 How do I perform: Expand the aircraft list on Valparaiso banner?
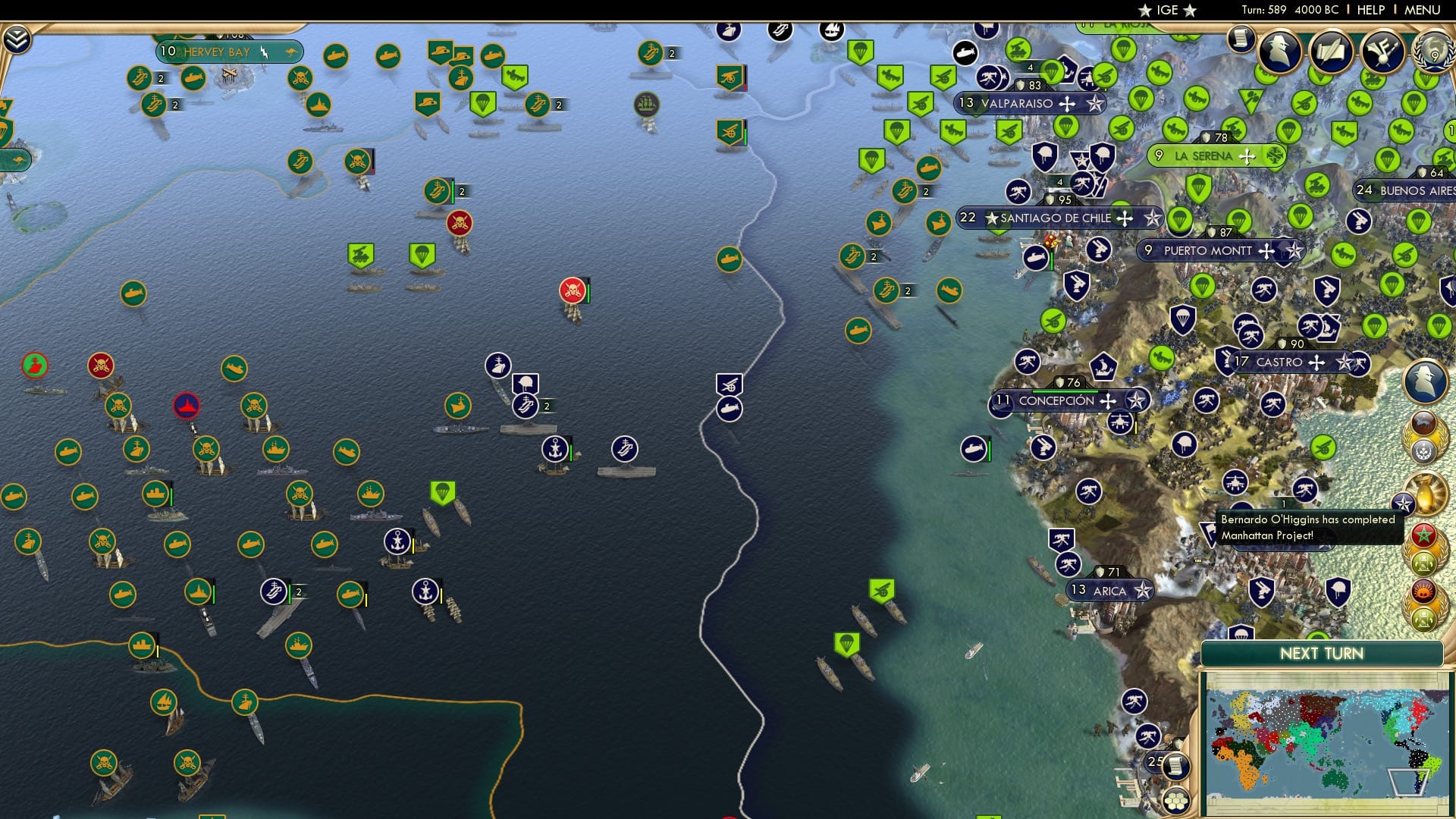click(1067, 105)
